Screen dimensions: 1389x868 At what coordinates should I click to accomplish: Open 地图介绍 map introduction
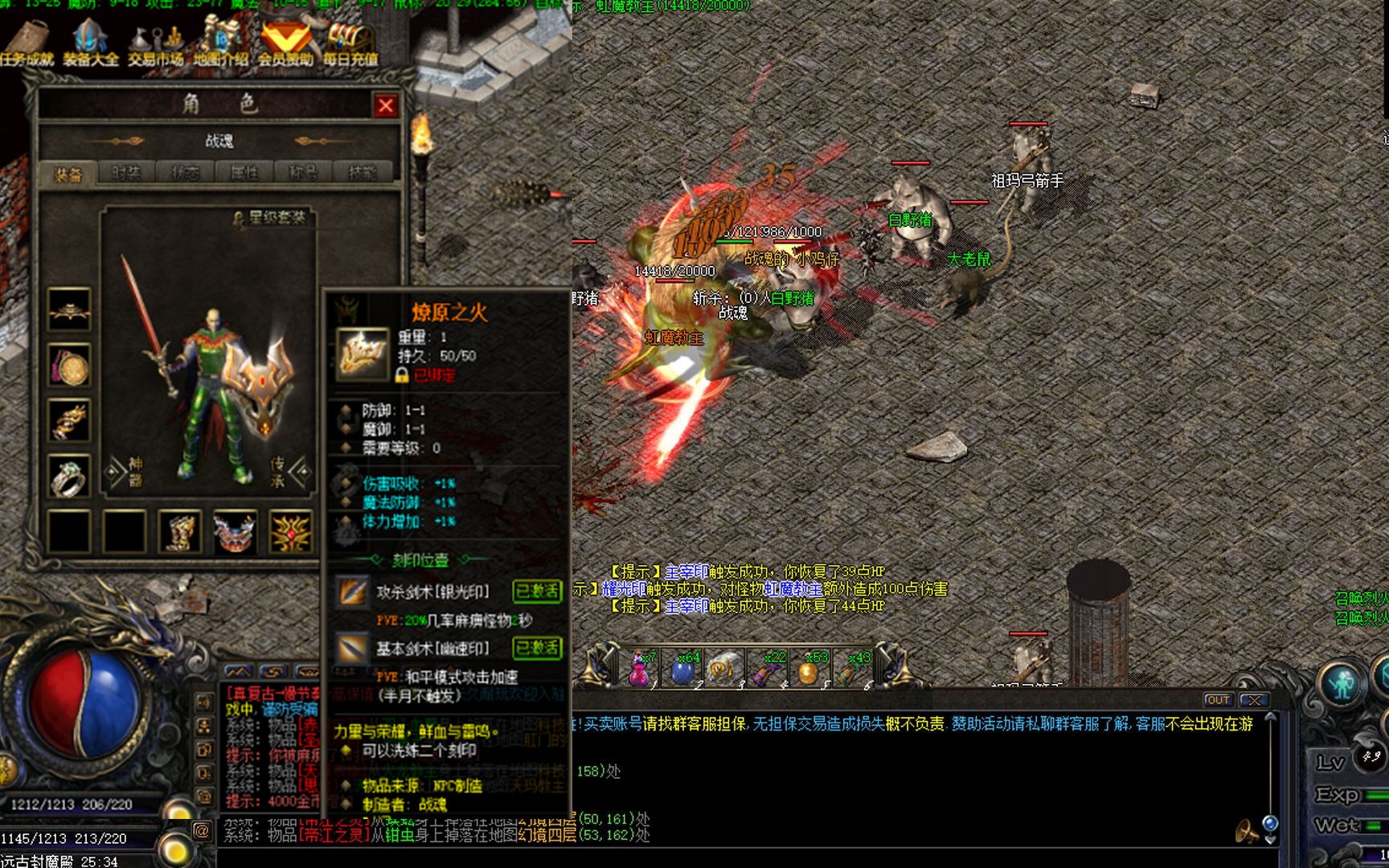tap(220, 44)
